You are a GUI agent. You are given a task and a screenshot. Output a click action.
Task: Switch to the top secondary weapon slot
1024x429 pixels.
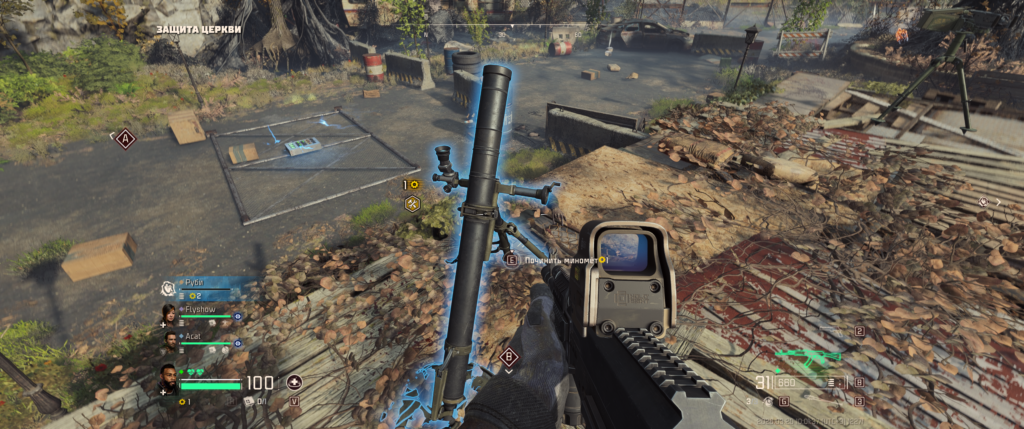pos(859,332)
